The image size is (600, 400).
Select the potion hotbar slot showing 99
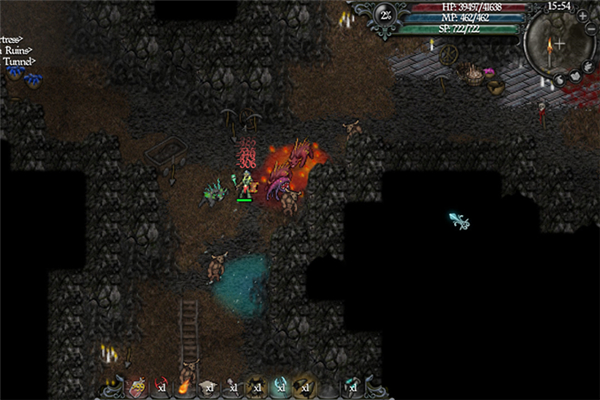coord(137,386)
